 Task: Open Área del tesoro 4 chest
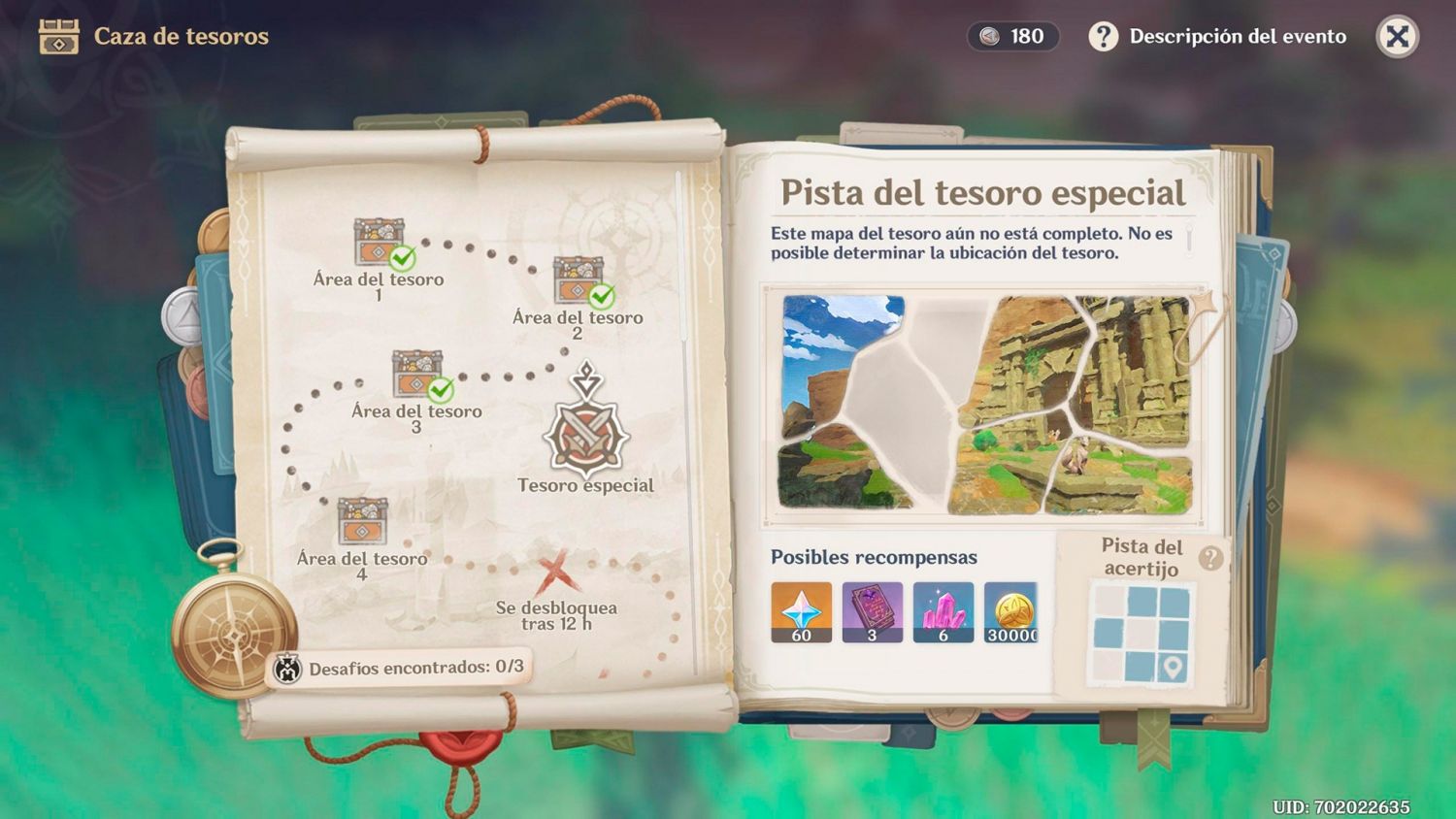tap(362, 522)
